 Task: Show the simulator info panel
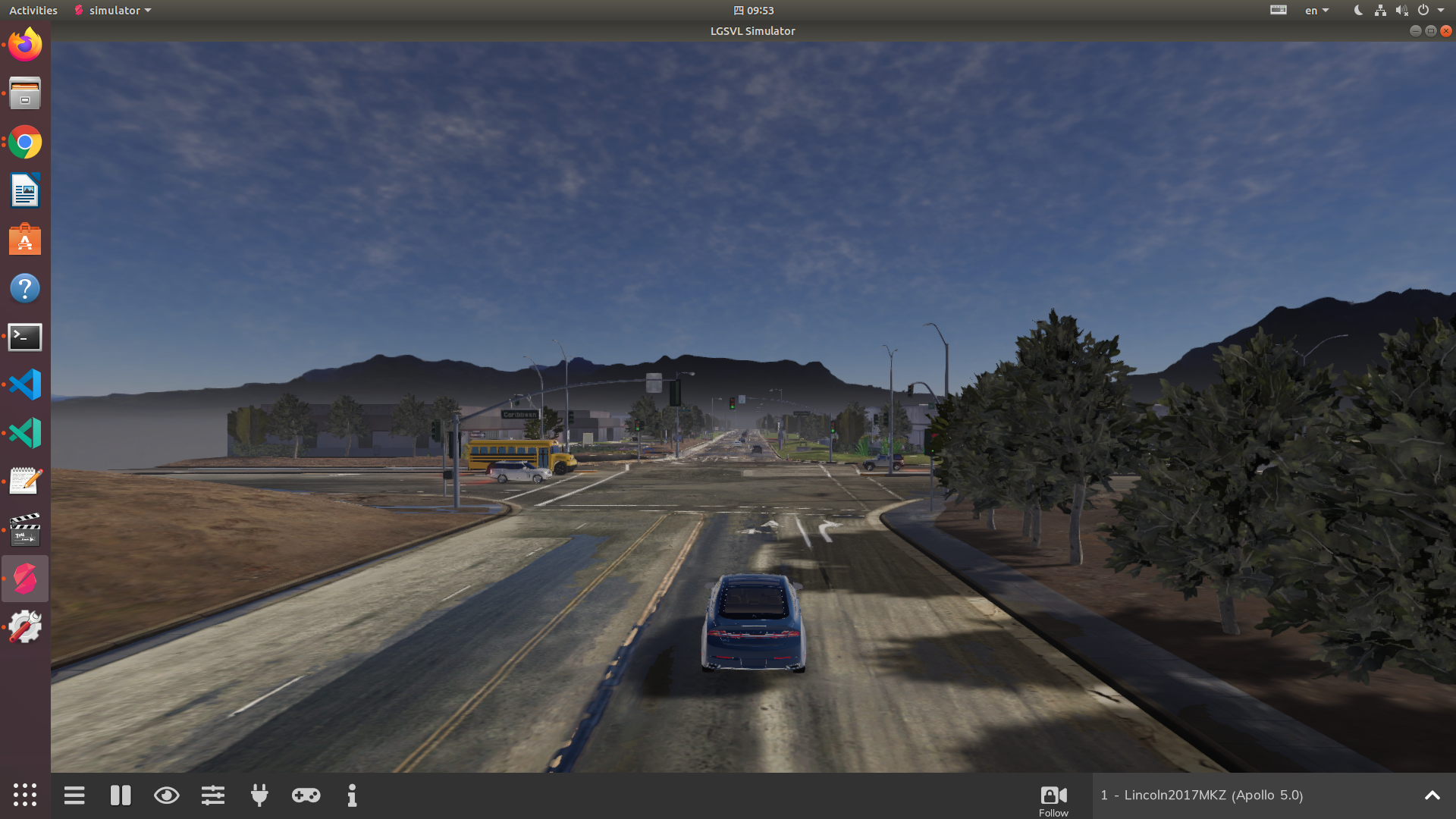coord(352,795)
